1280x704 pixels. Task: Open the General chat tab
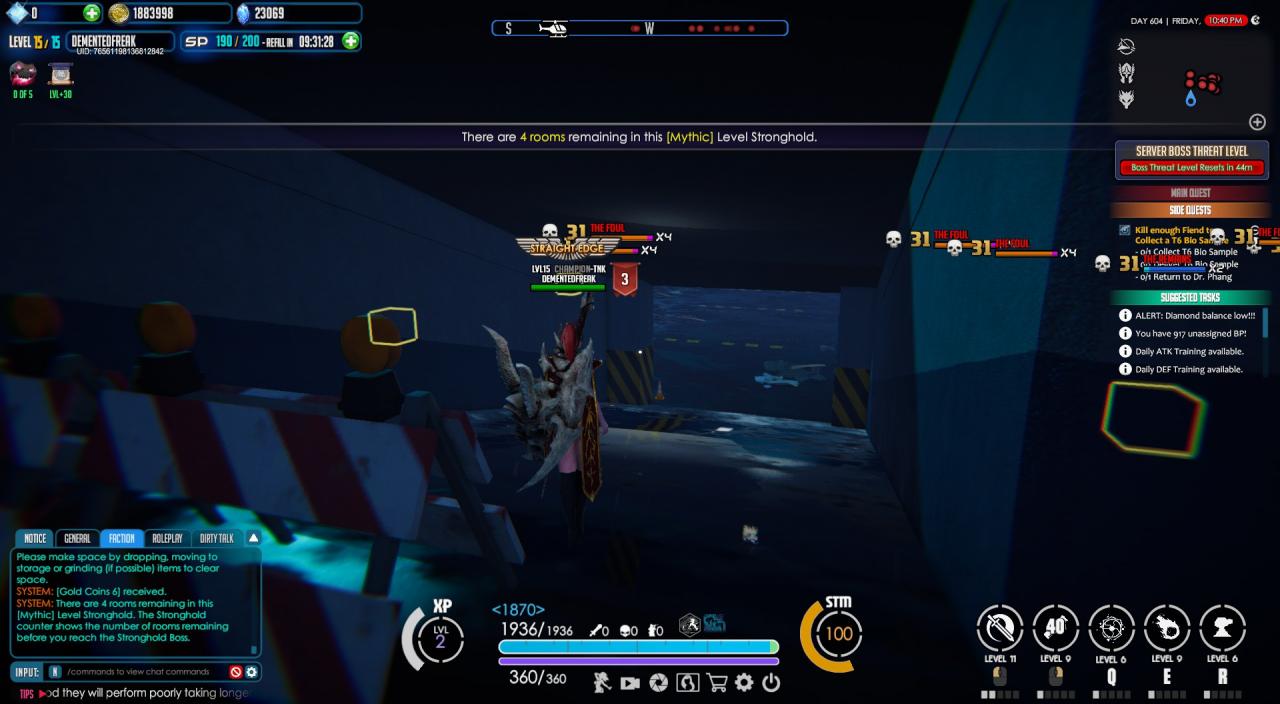click(77, 538)
